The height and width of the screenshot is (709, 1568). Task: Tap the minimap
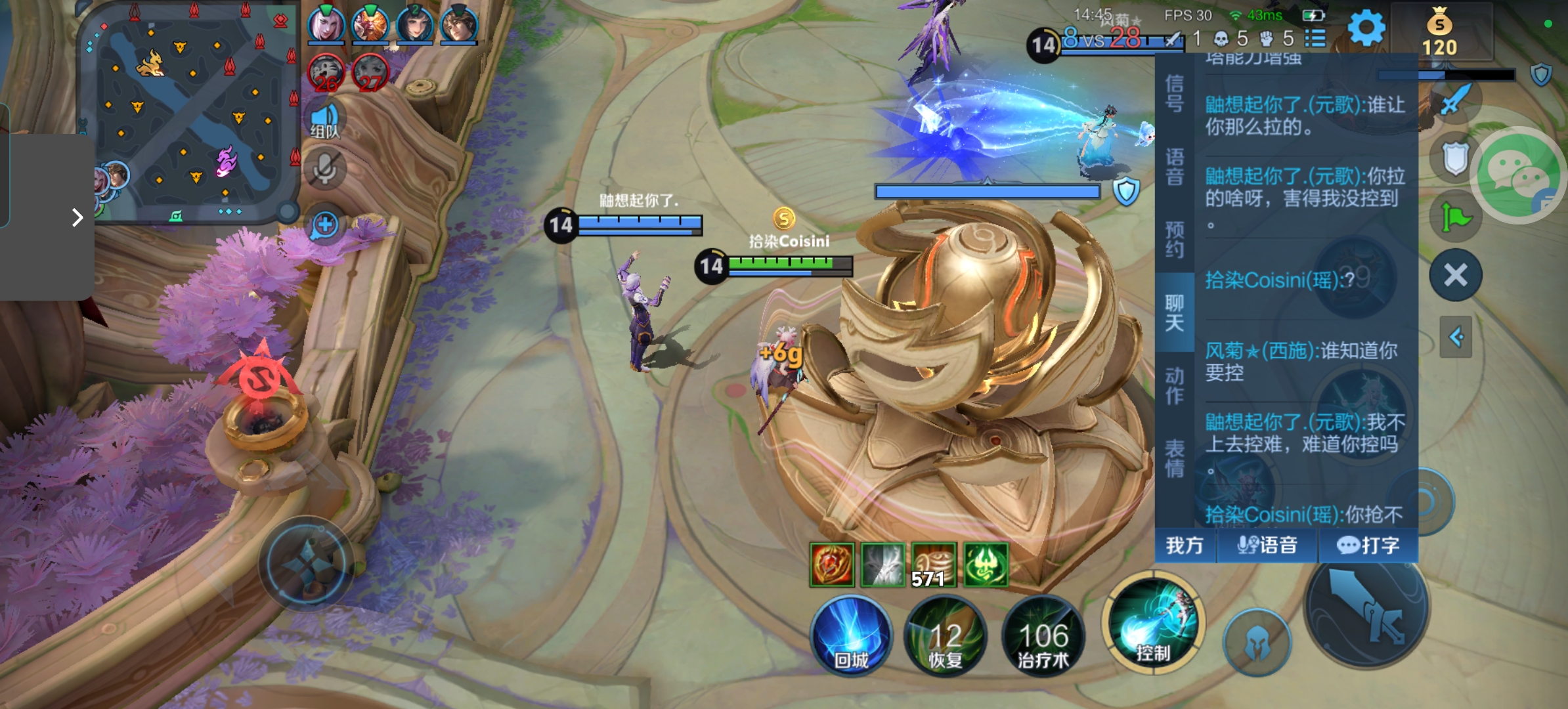190,112
